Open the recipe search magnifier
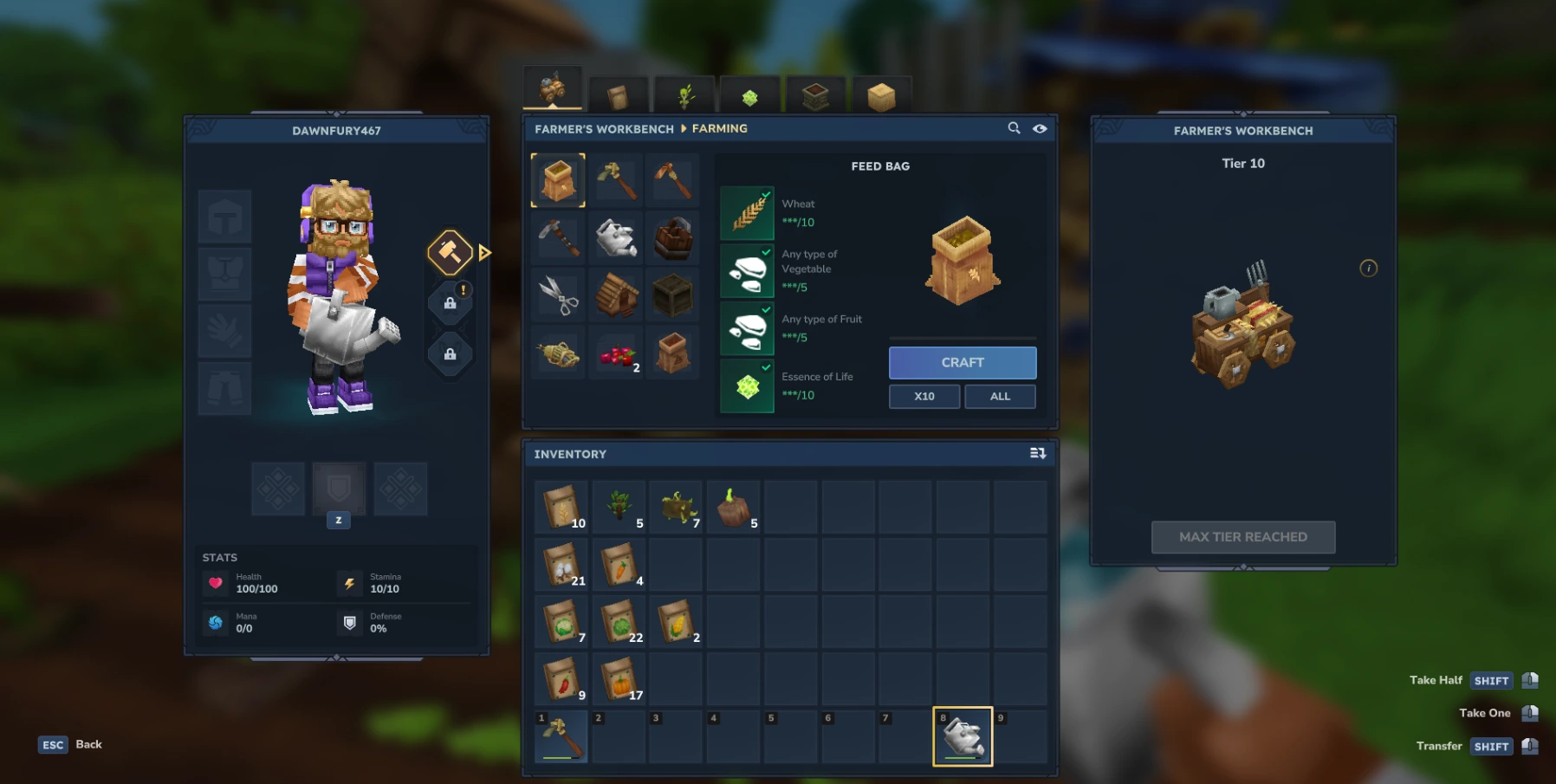Viewport: 1556px width, 784px height. [1015, 128]
